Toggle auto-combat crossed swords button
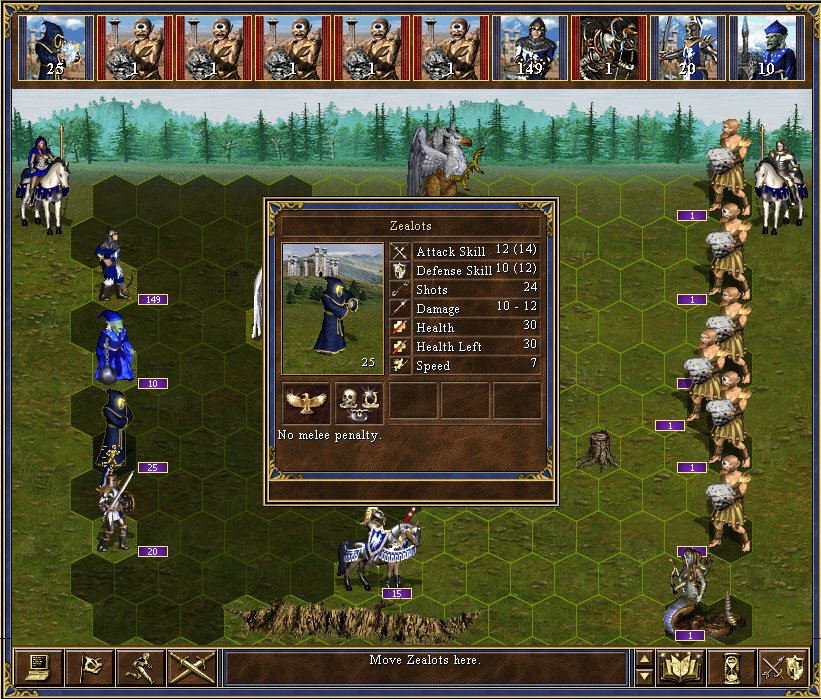 pyautogui.click(x=192, y=667)
